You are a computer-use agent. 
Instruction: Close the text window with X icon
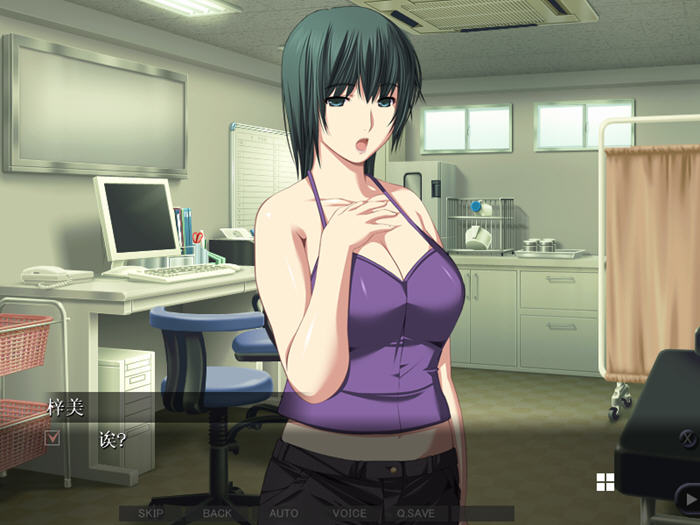click(688, 437)
